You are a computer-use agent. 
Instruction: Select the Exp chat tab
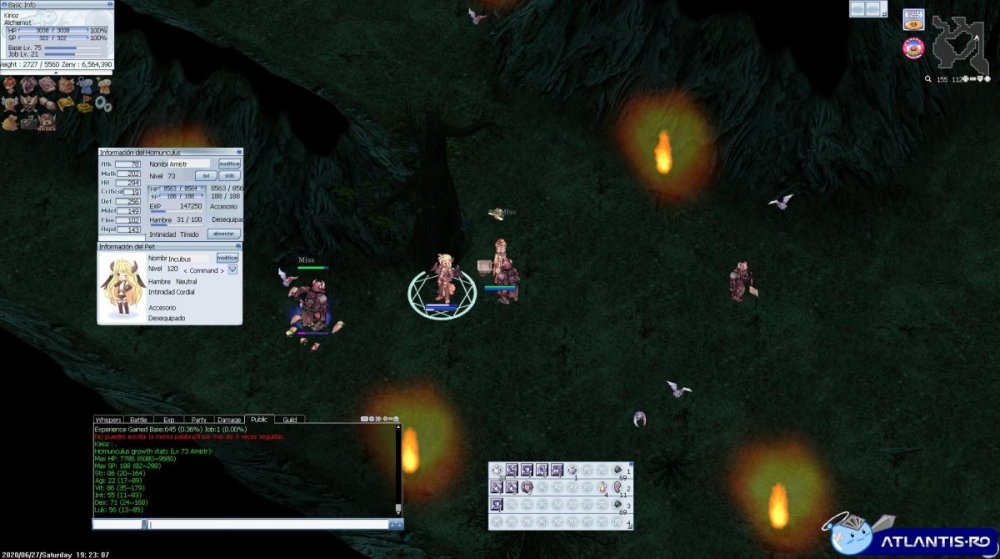[168, 420]
